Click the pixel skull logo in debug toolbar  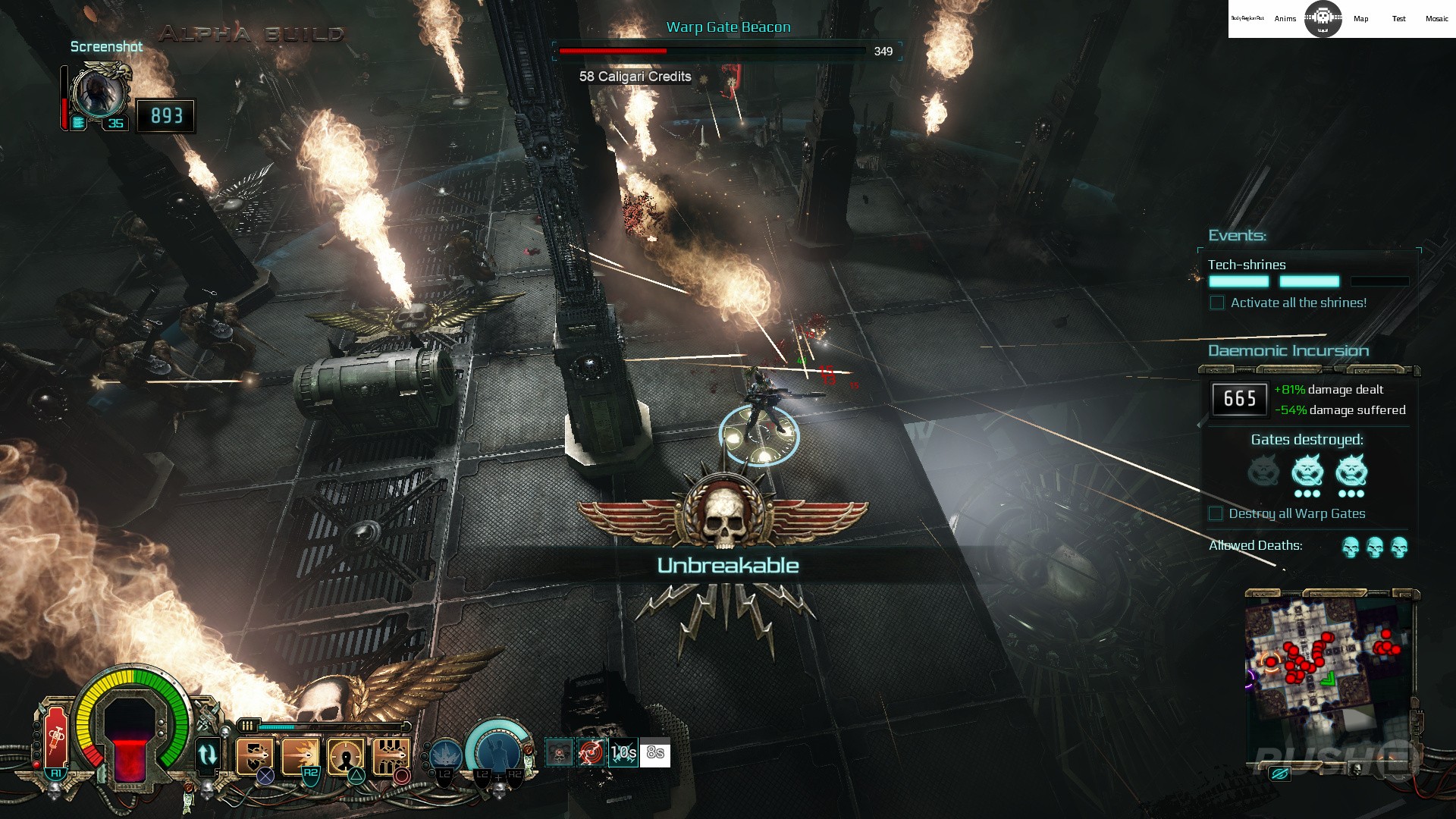1323,17
